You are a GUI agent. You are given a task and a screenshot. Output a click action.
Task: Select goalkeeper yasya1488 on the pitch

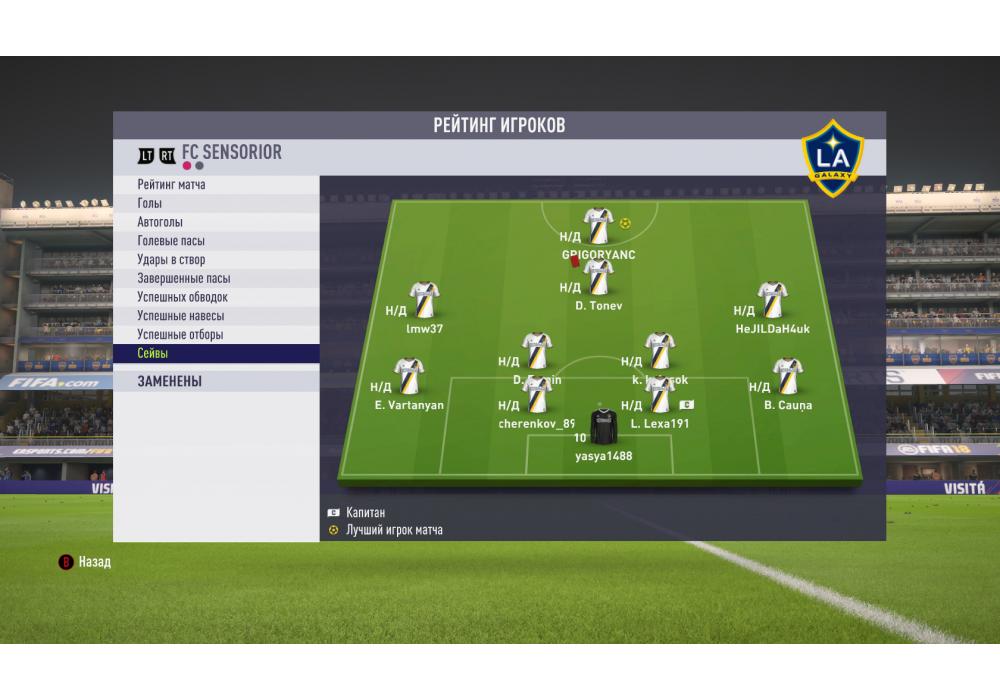tap(603, 427)
